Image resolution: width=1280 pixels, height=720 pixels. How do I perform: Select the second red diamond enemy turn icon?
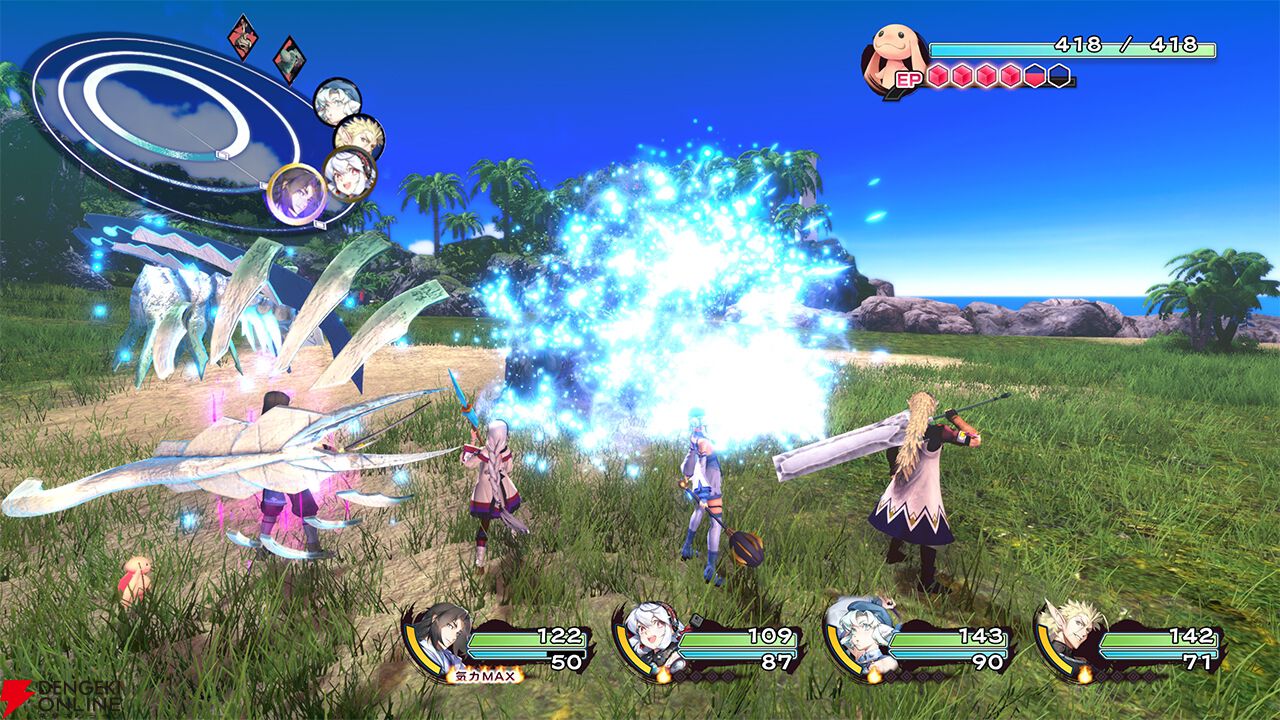(289, 58)
